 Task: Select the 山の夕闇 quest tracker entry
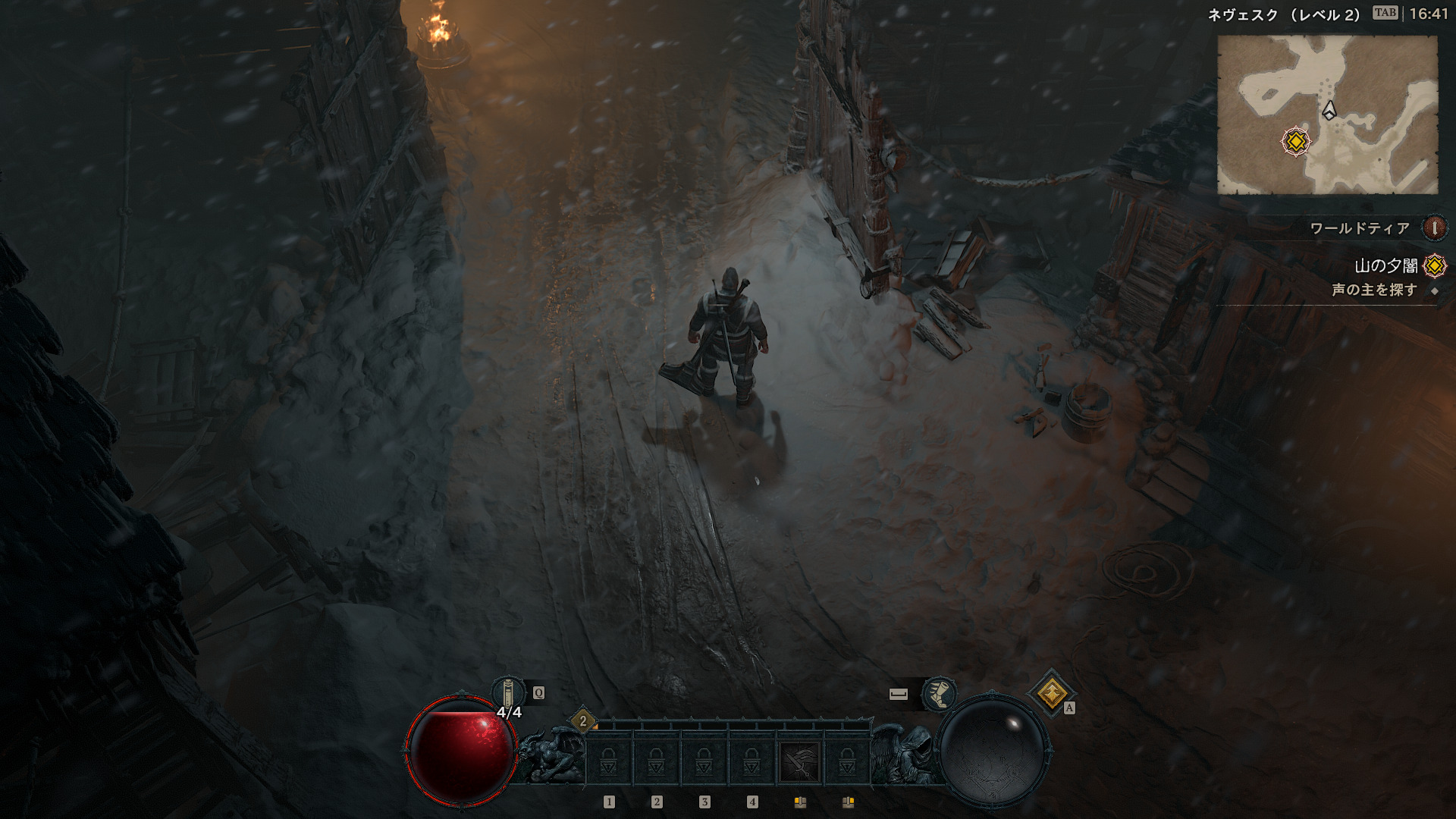(x=1386, y=266)
